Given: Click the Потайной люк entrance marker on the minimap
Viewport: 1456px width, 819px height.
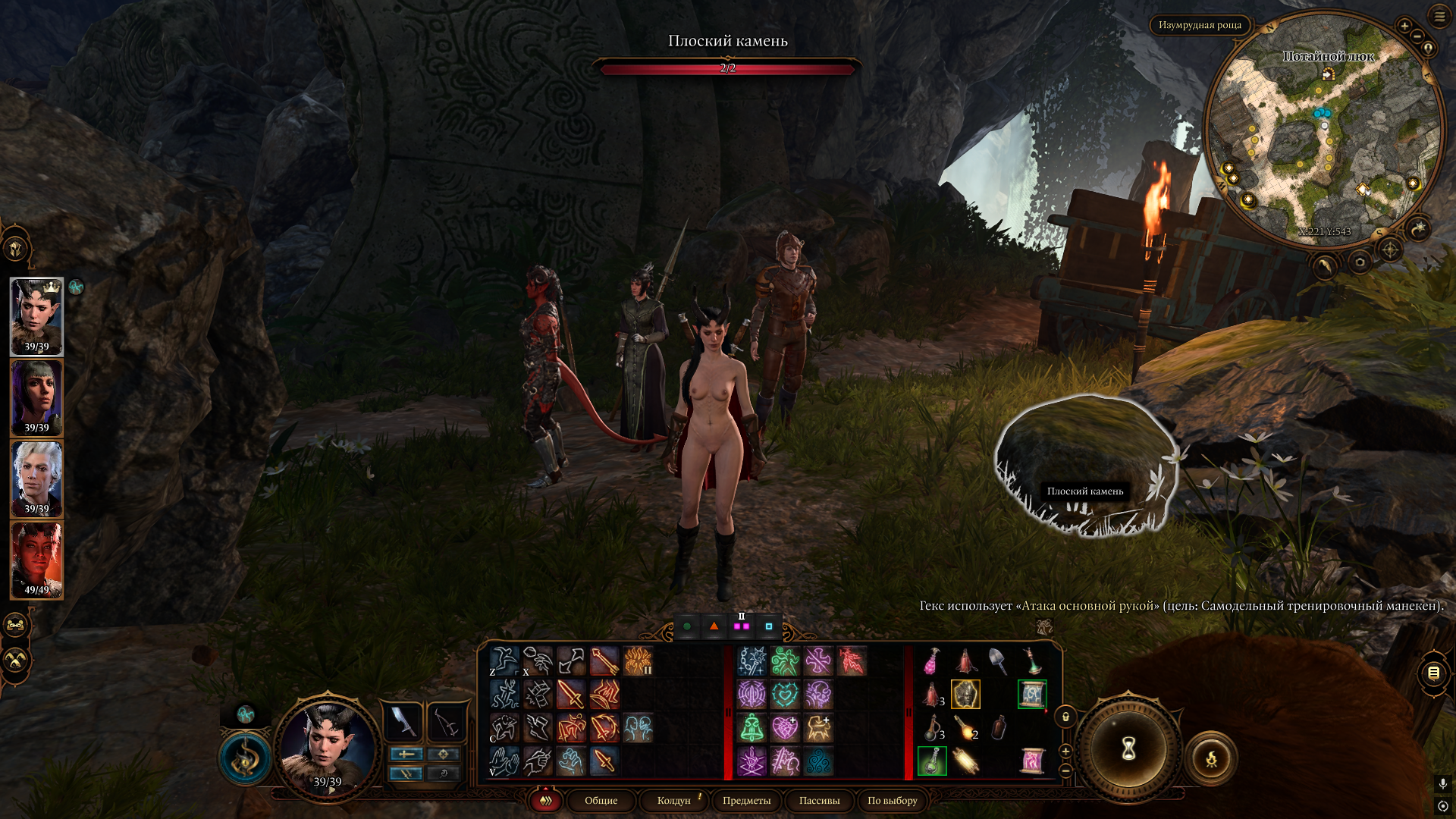Looking at the screenshot, I should click(x=1329, y=74).
